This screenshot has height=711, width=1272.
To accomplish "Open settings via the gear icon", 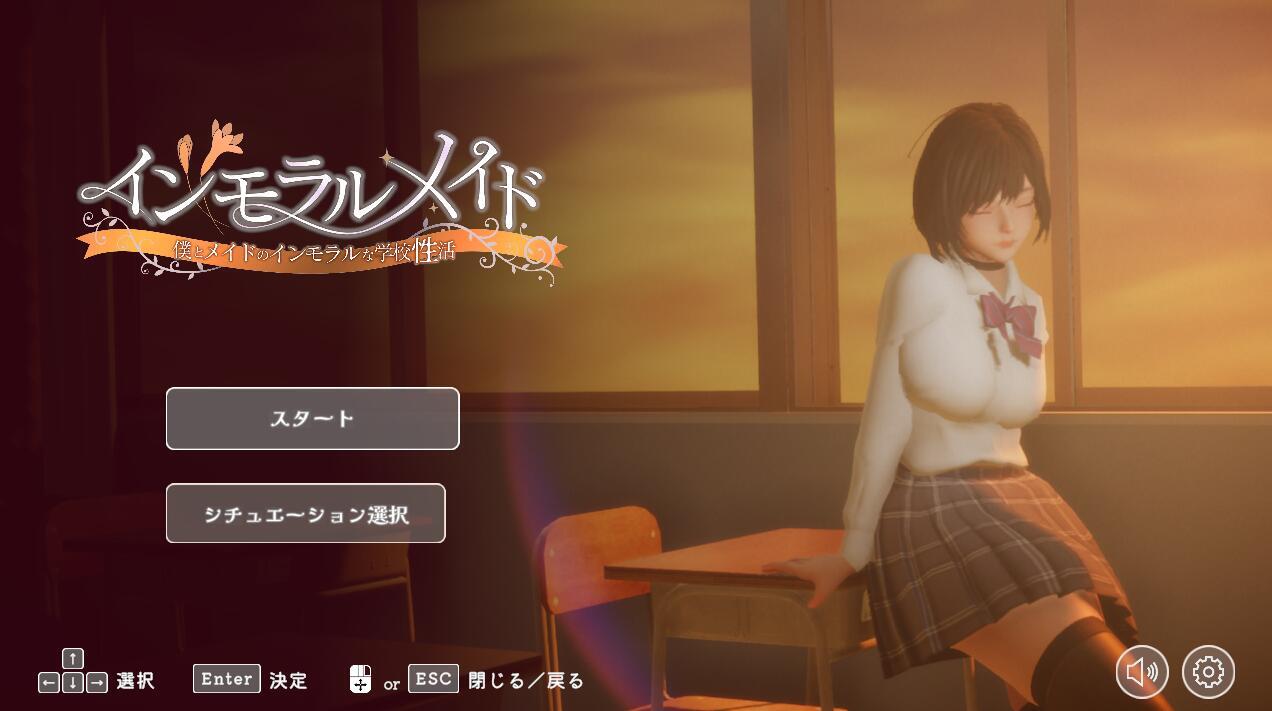I will tap(1208, 672).
